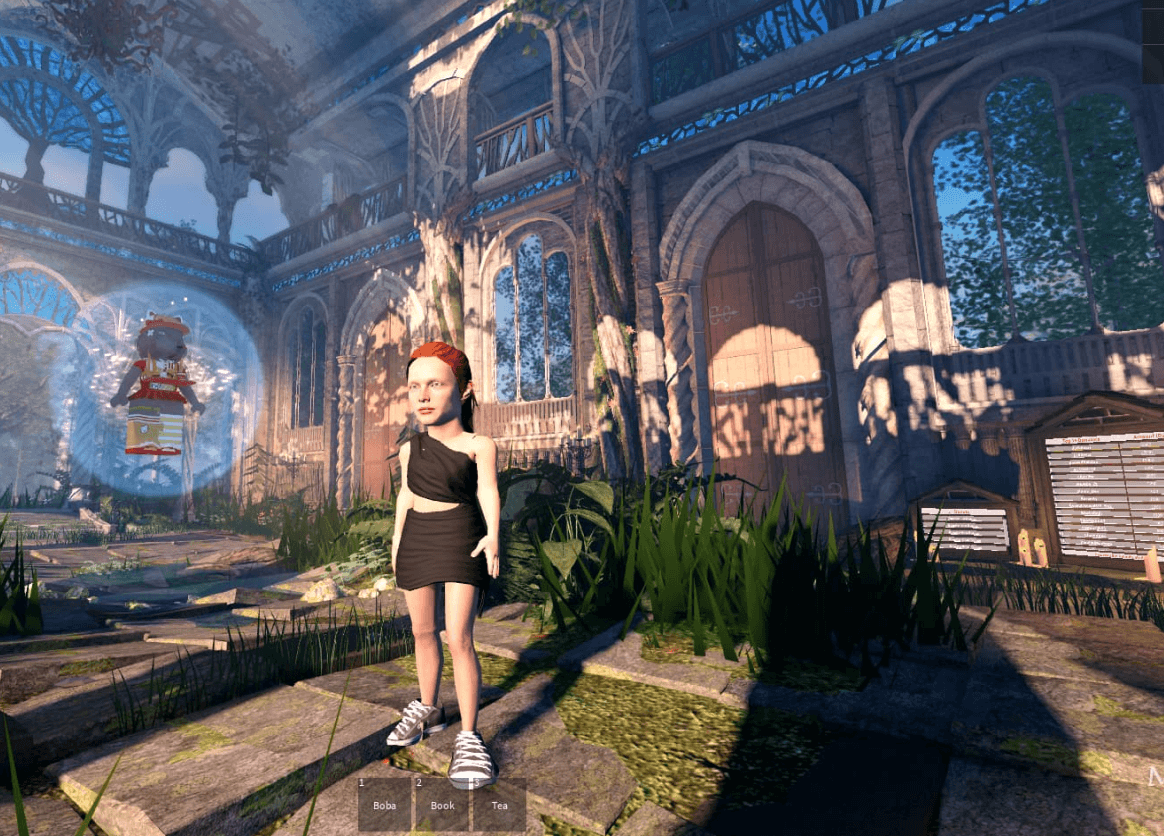Choose the Tea slot in the hotbar

click(499, 805)
